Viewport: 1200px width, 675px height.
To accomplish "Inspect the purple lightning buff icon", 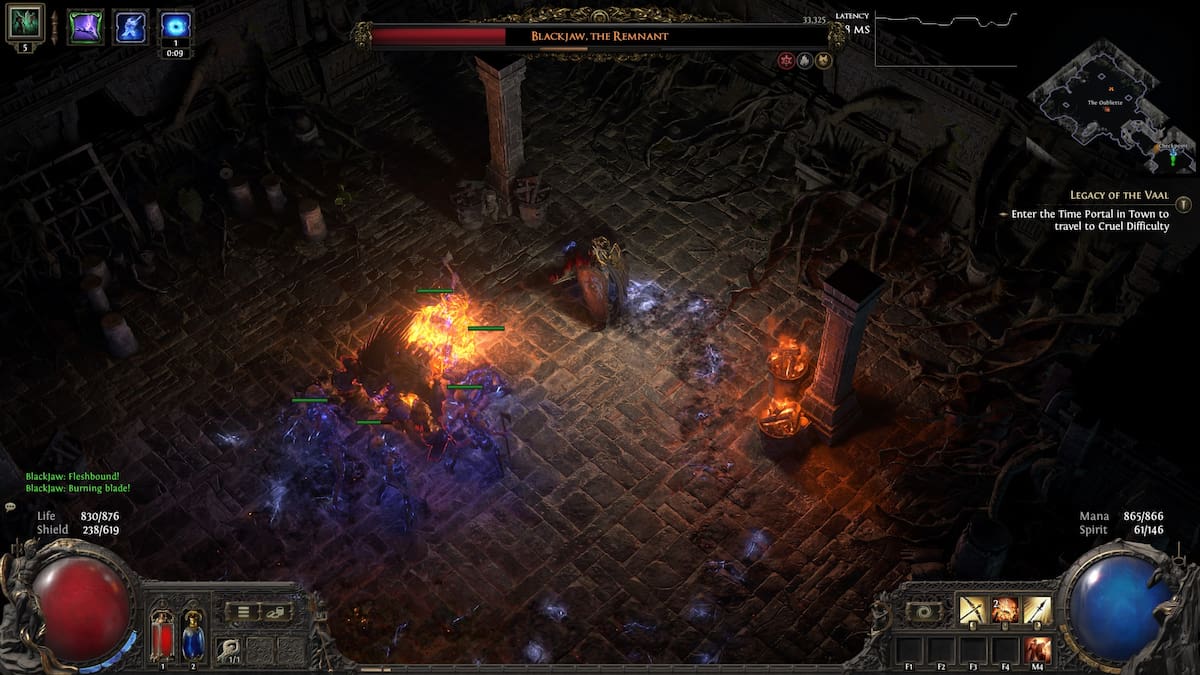I will [x=85, y=26].
